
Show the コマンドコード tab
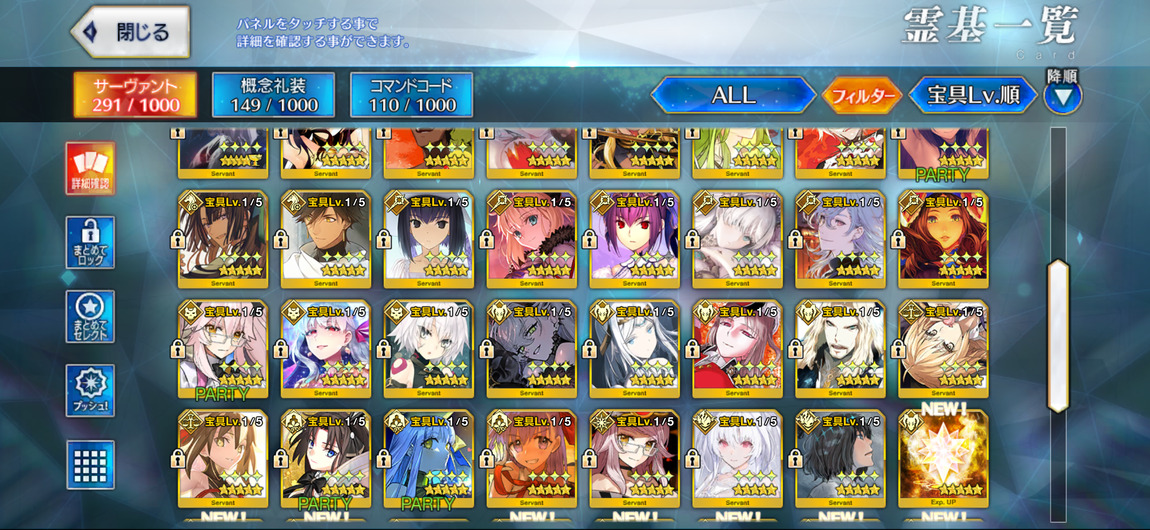tap(411, 94)
